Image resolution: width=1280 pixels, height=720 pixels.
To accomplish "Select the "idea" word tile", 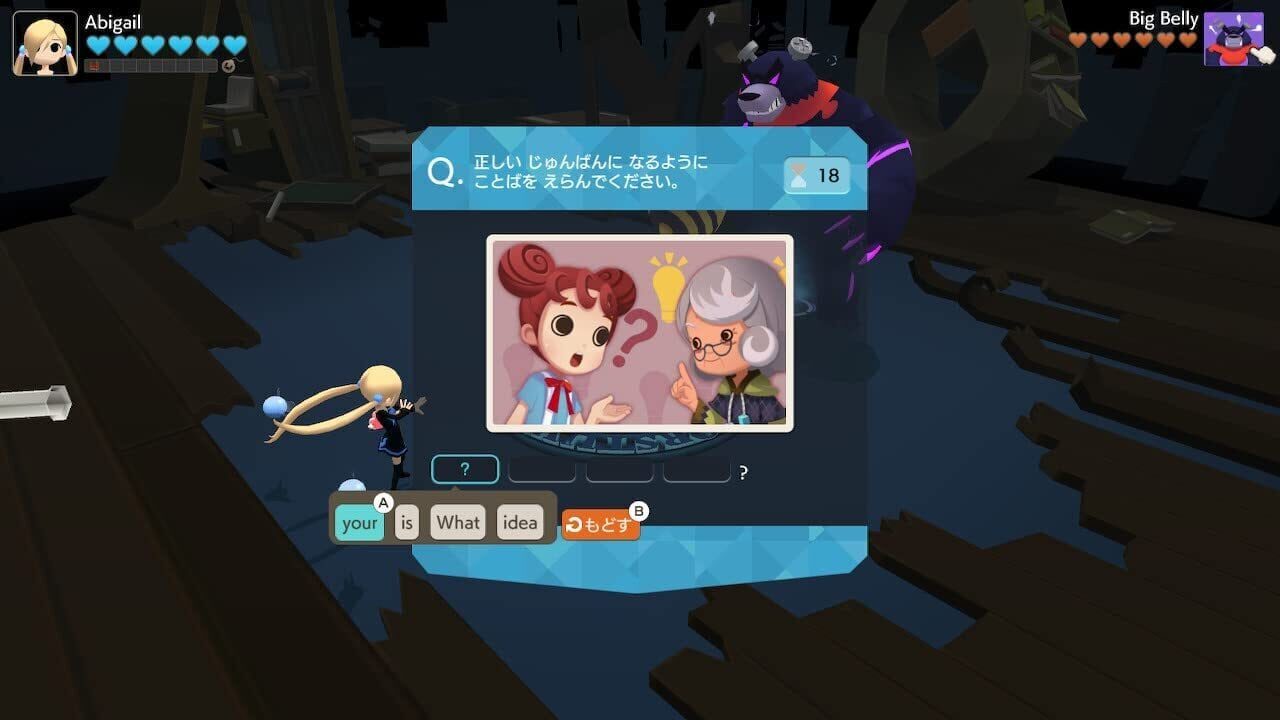I will pos(519,521).
